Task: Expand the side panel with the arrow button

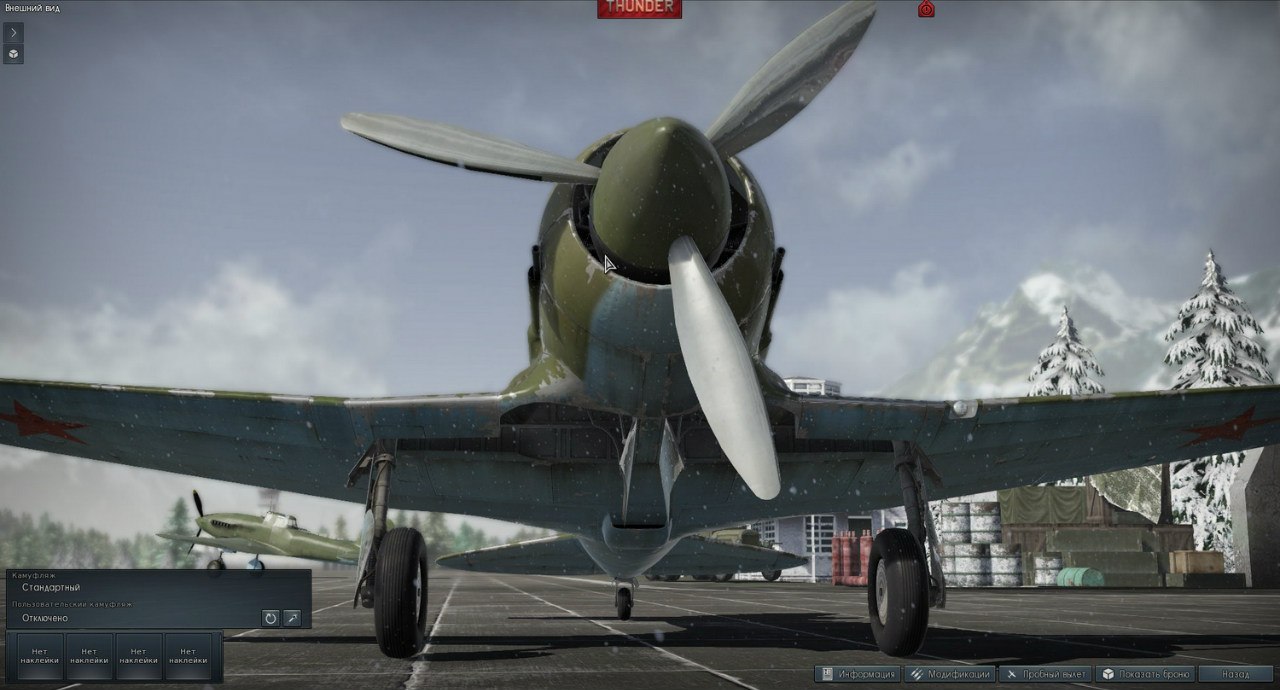Action: [13, 32]
